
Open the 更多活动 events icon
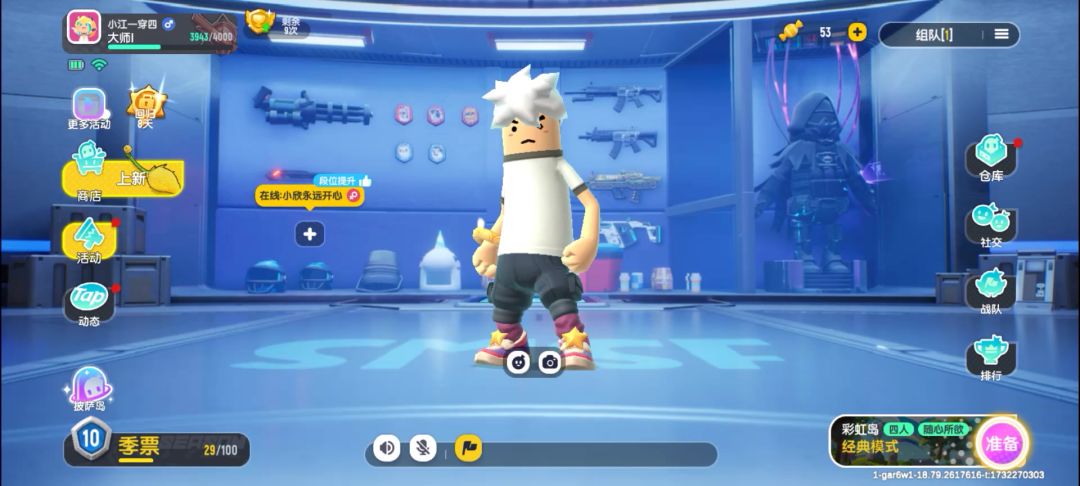[89, 107]
